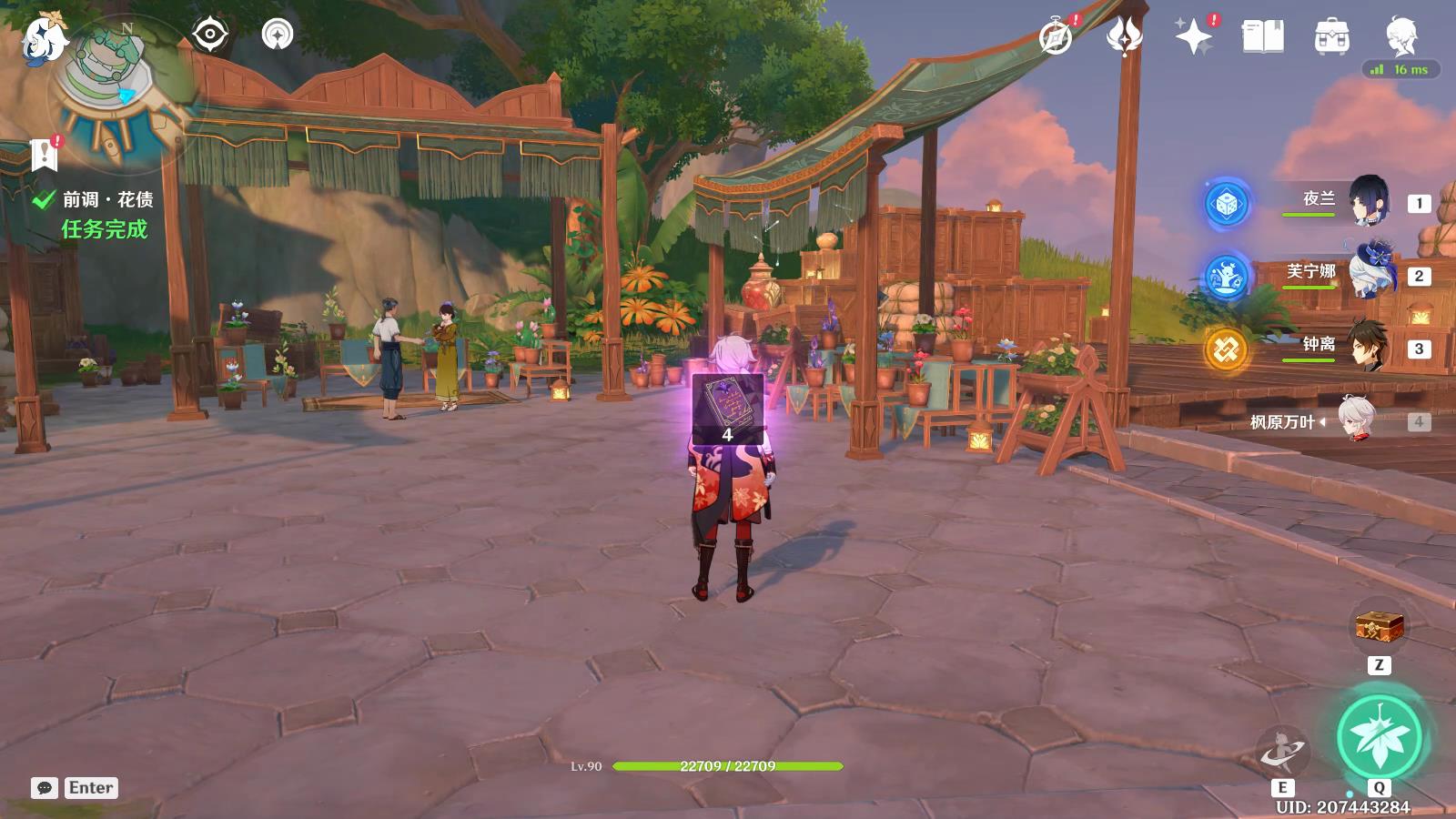Open the Paimon menu icon

click(x=42, y=38)
